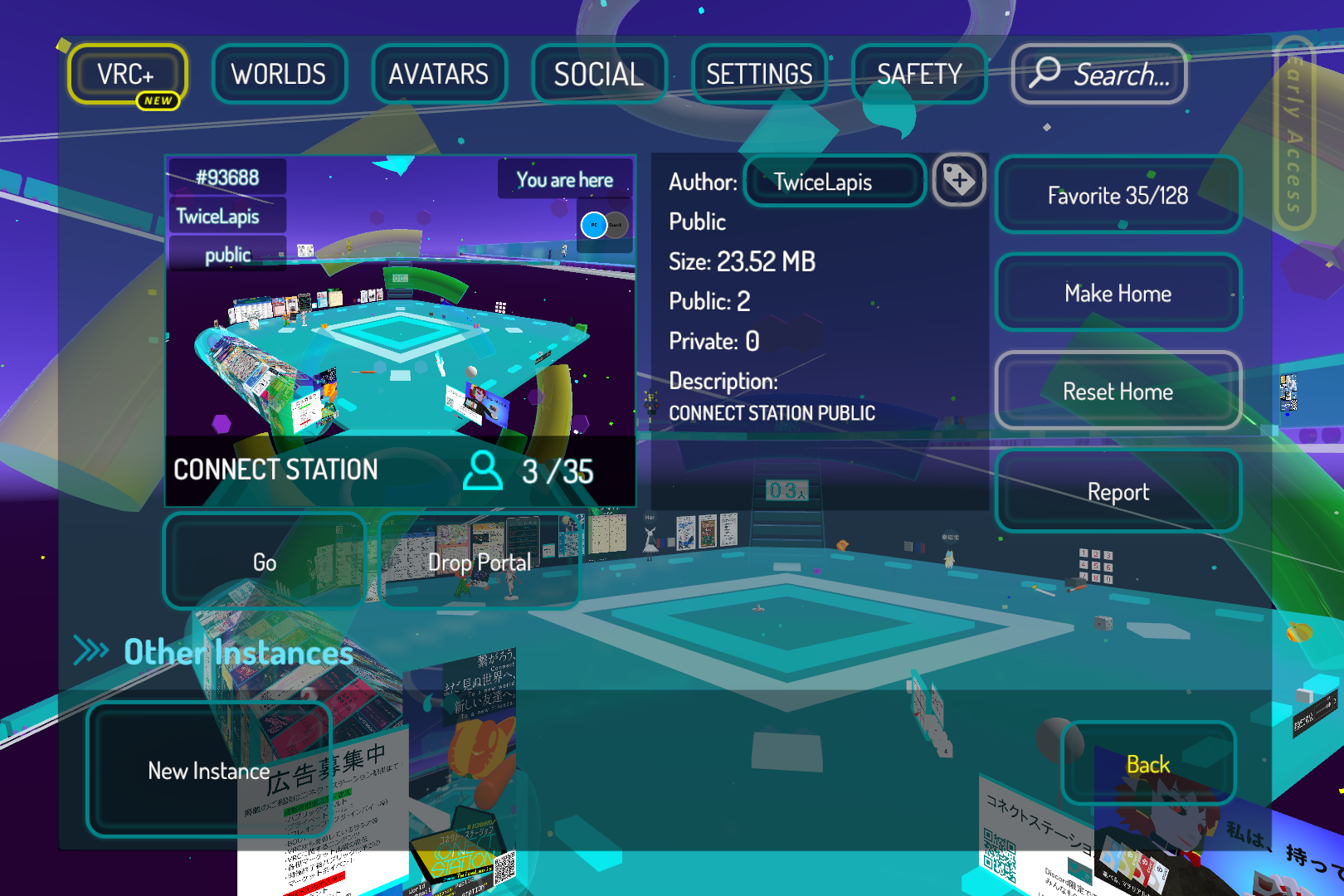Click the person icon next to 3/35
The image size is (1344, 896).
click(482, 470)
